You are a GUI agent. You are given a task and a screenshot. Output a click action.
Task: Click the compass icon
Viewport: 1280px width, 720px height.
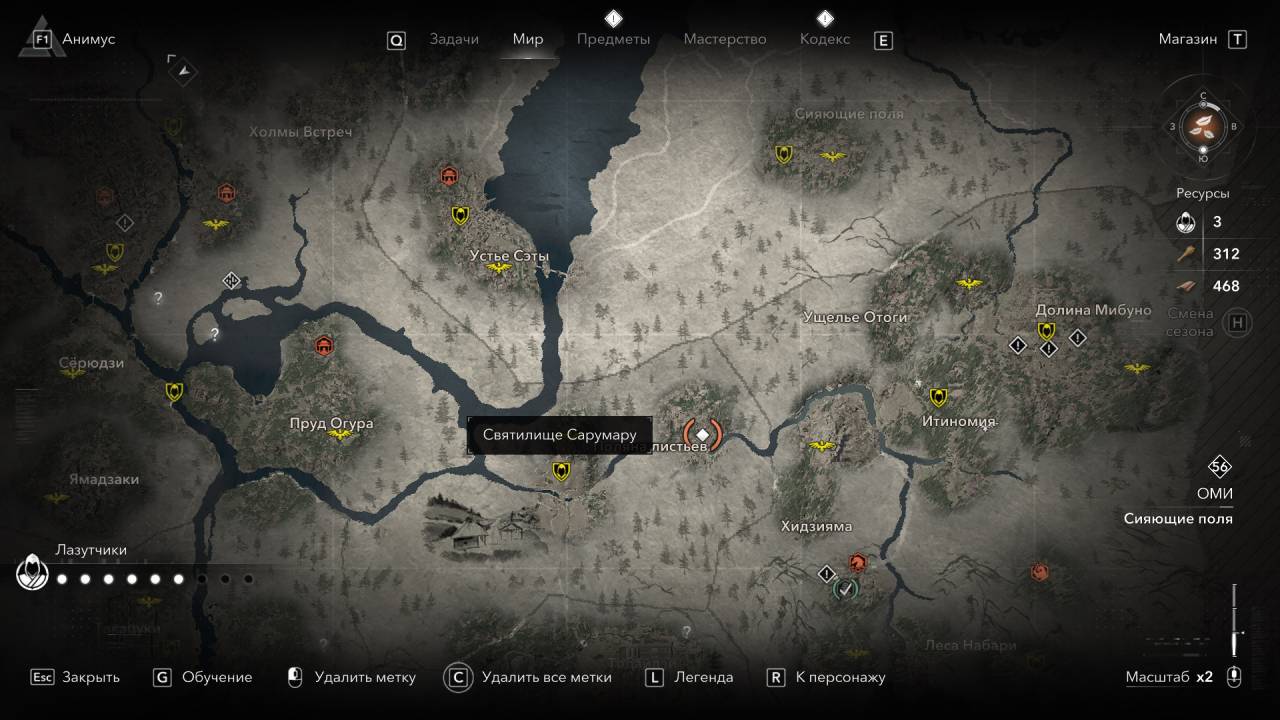(1203, 126)
